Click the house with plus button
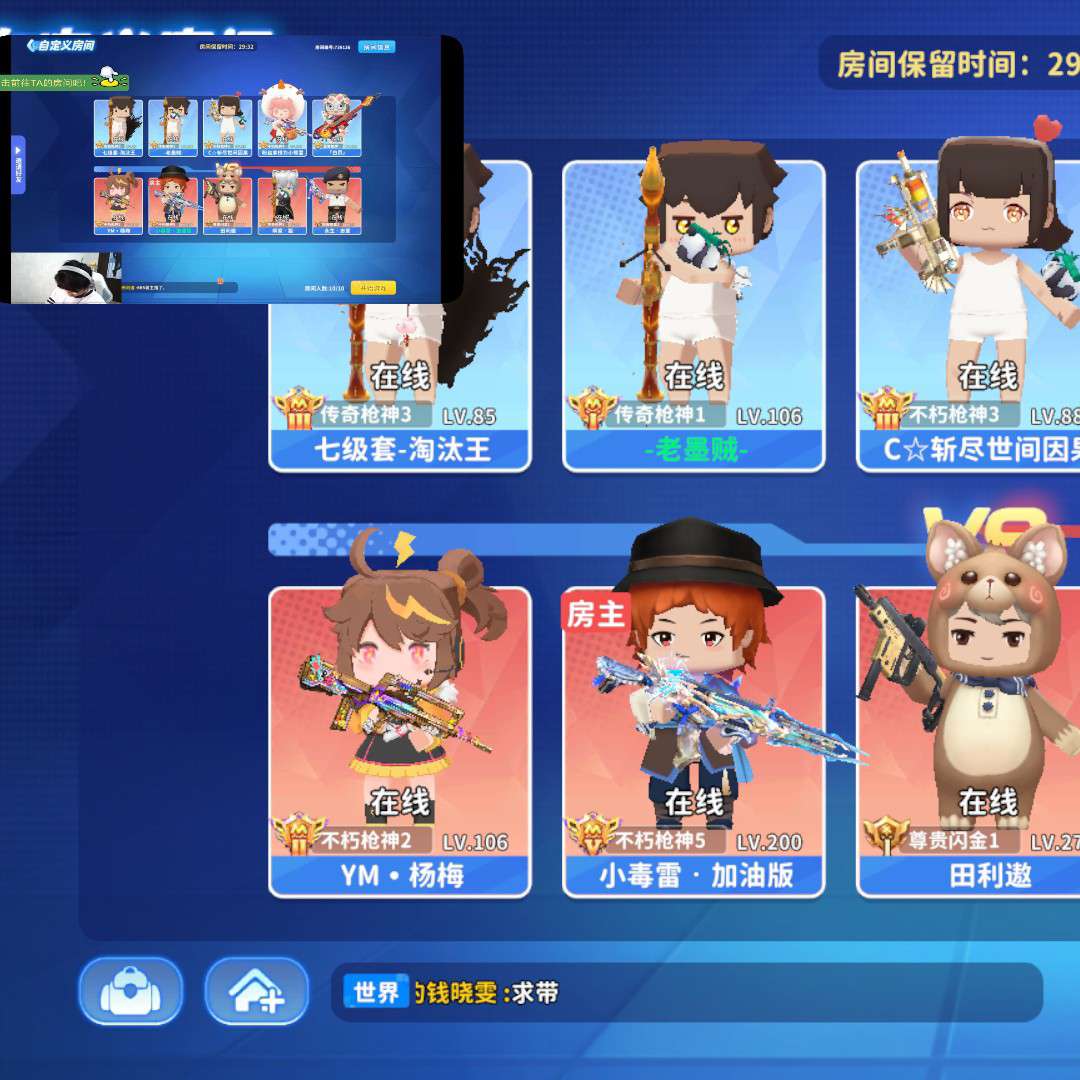This screenshot has height=1080, width=1080. [x=256, y=991]
